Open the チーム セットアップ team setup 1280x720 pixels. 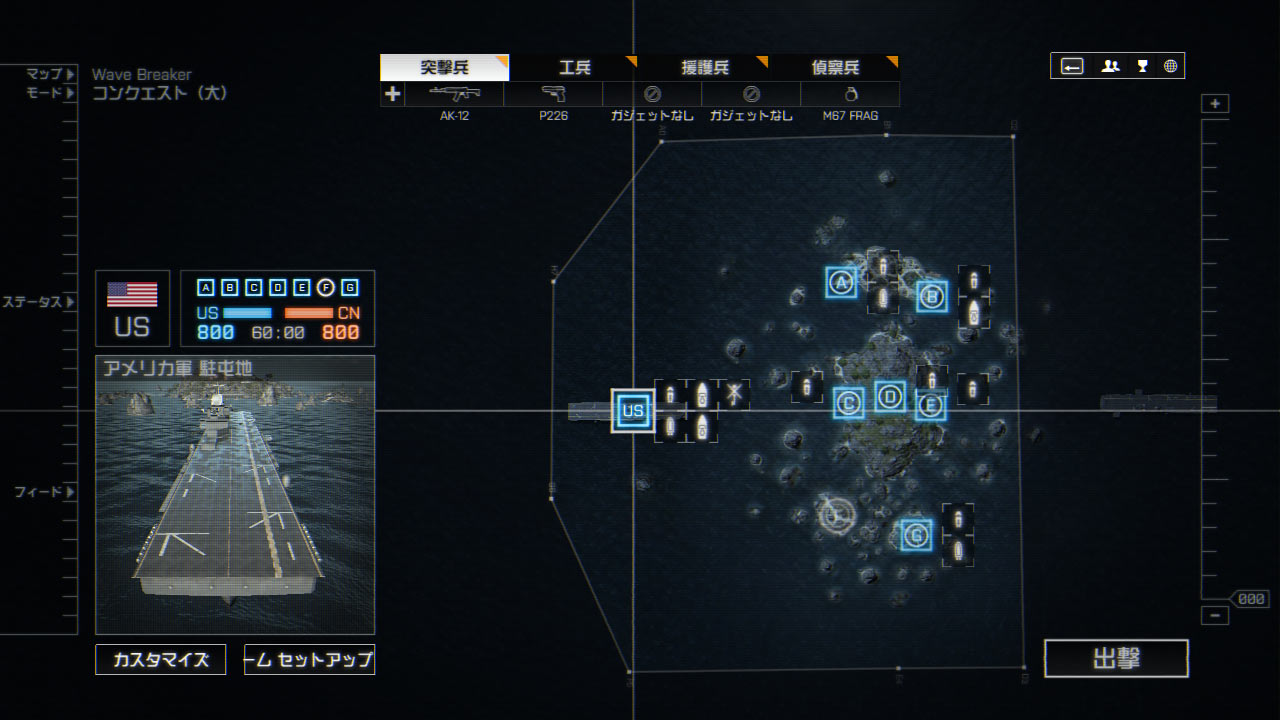tap(309, 660)
